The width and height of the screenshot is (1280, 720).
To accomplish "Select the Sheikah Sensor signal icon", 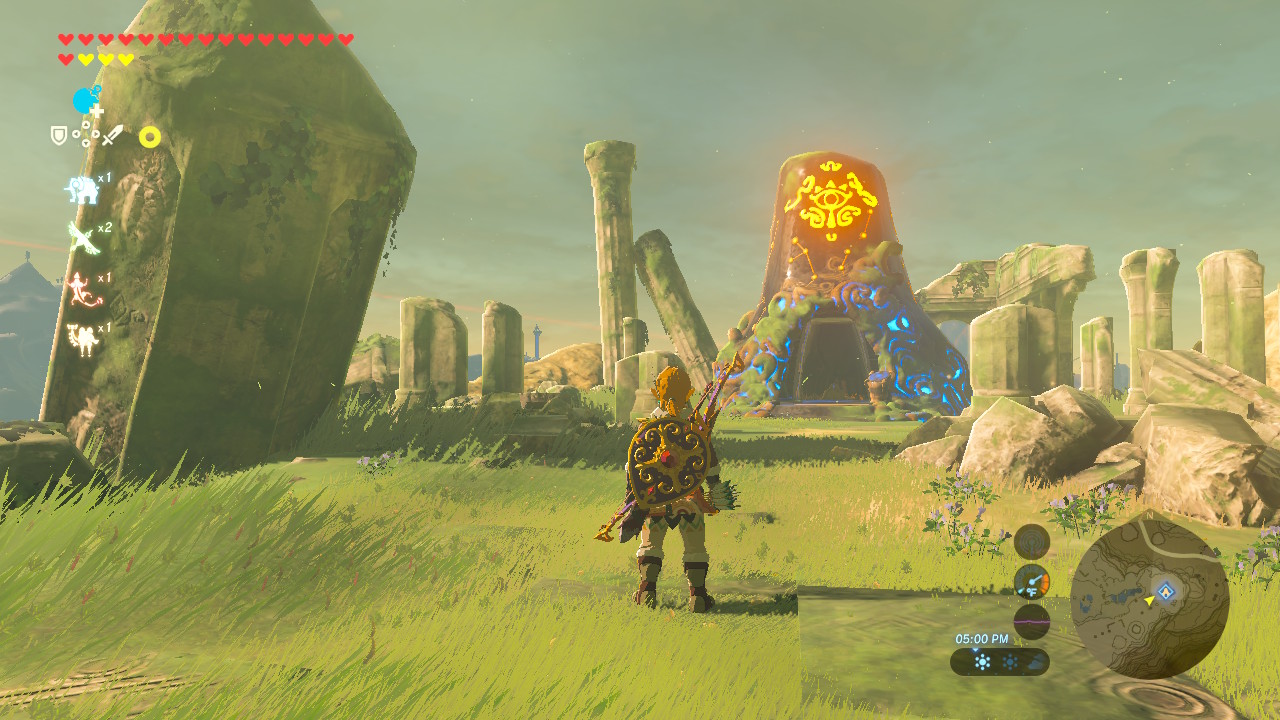I will coord(1032,541).
